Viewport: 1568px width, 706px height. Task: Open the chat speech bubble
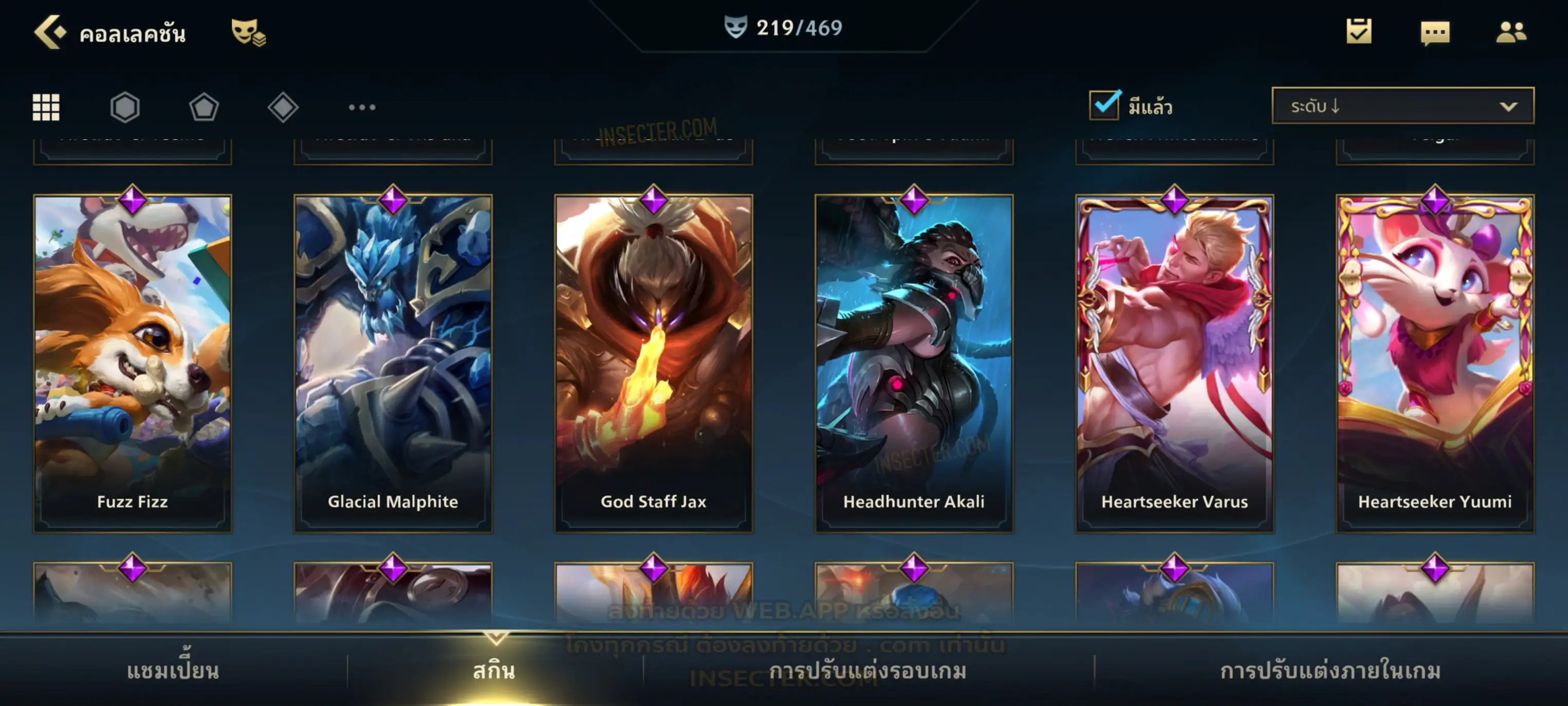click(1435, 32)
